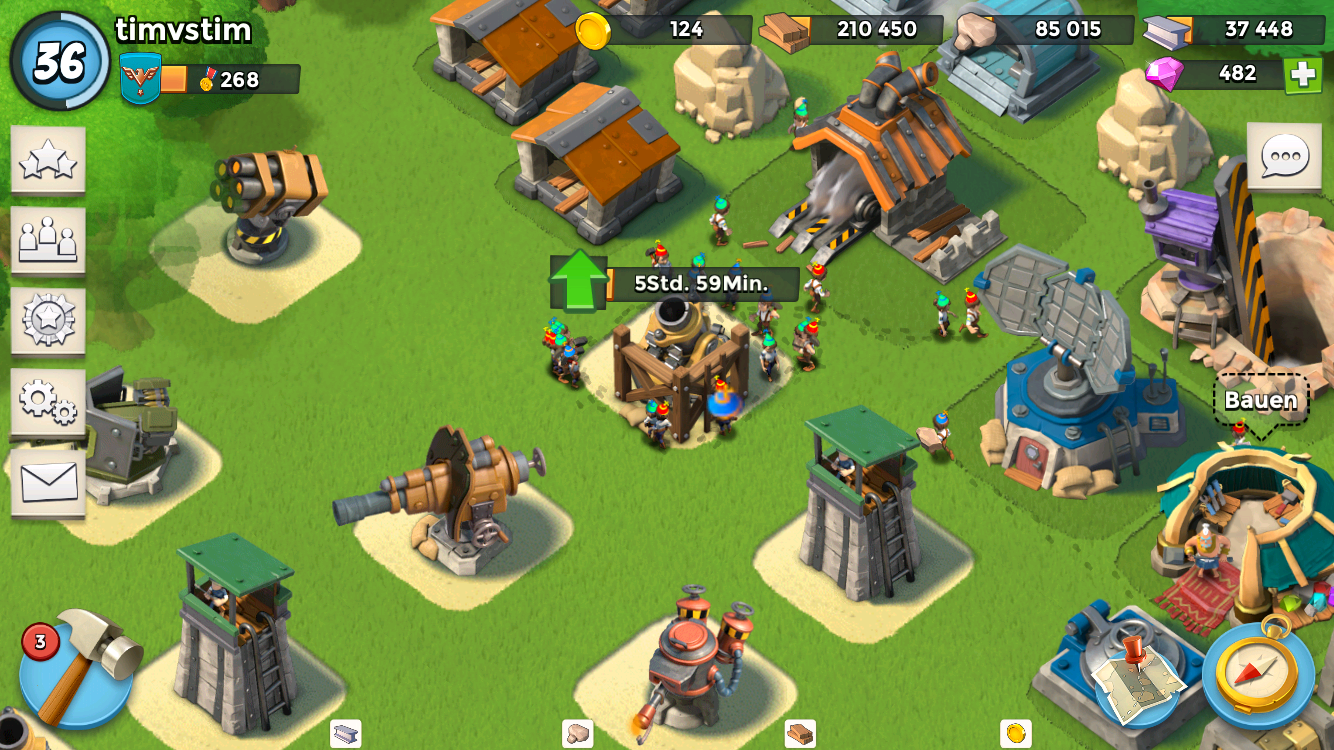Buy more diamonds with the green plus
The width and height of the screenshot is (1334, 750).
(x=1302, y=75)
